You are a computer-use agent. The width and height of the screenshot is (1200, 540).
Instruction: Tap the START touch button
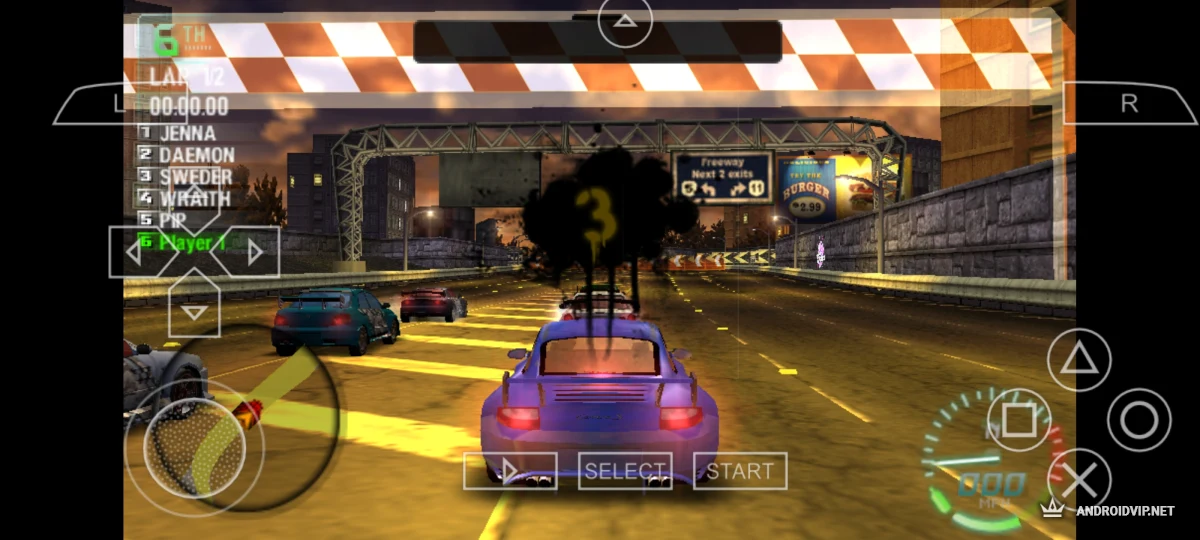[739, 471]
